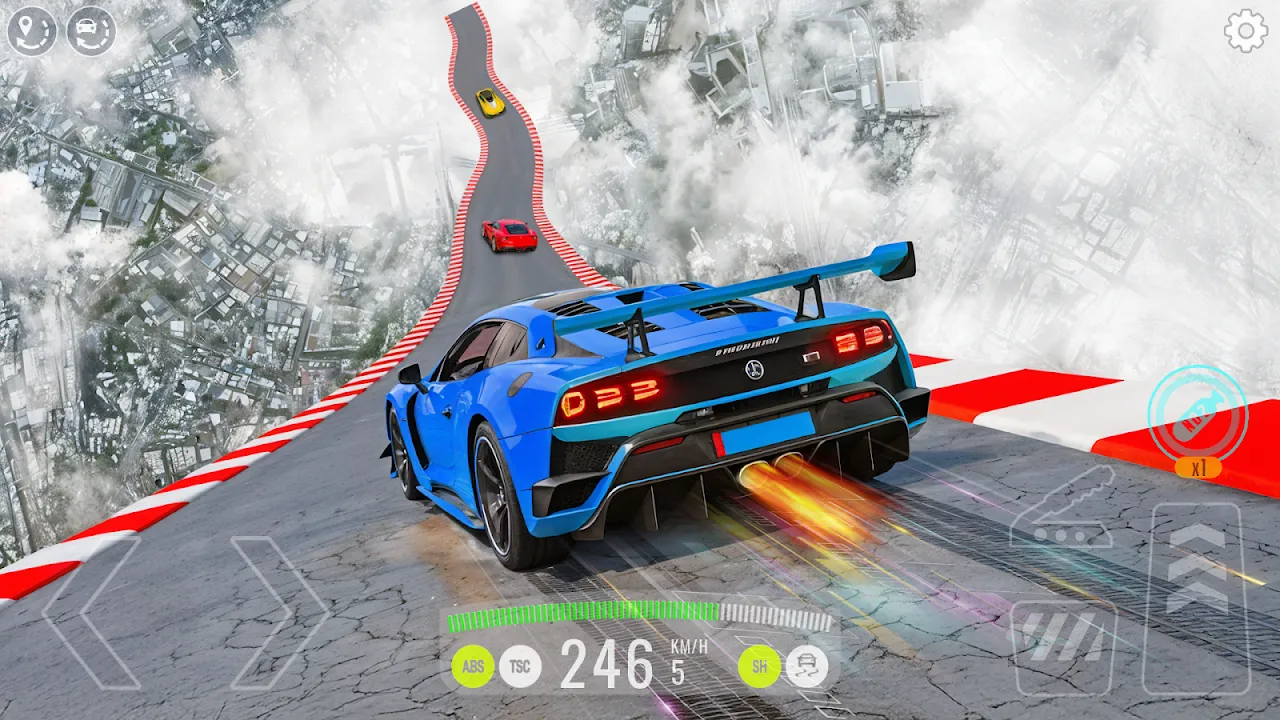
Task: Toggle the SH button
Action: (759, 666)
